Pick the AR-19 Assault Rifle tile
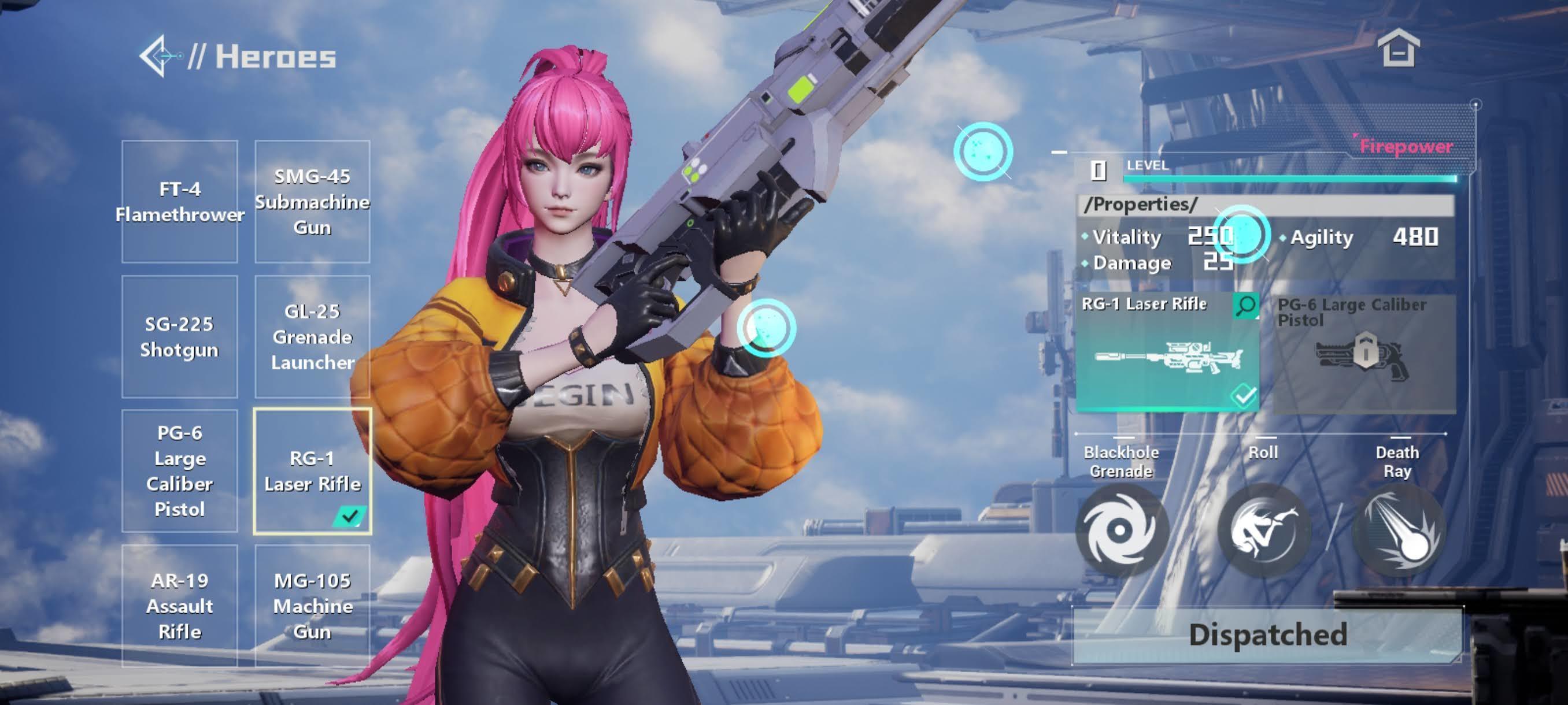The height and width of the screenshot is (705, 1568). click(x=180, y=606)
